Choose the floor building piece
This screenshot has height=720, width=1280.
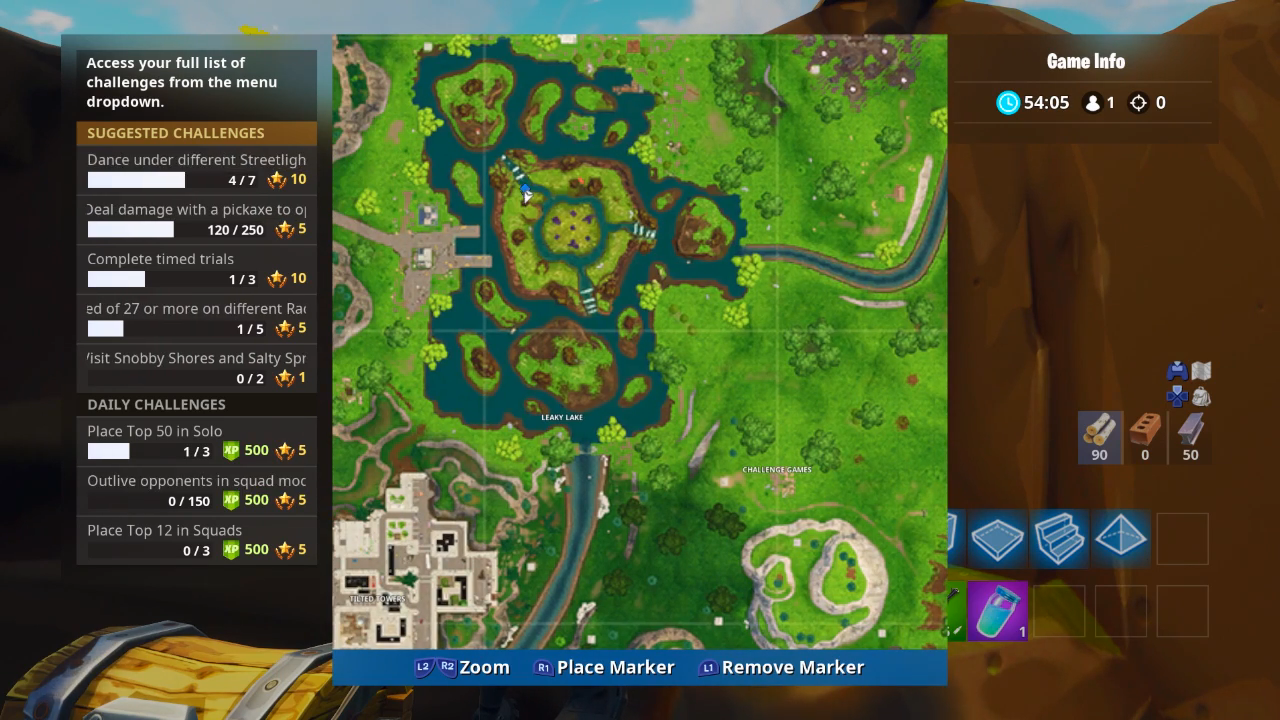997,539
